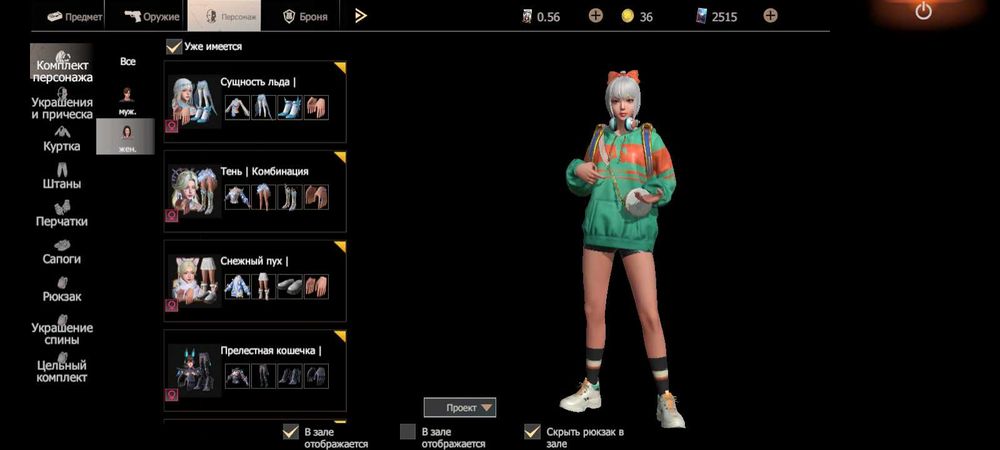Choose the Снежный пух outfit set

(255, 282)
